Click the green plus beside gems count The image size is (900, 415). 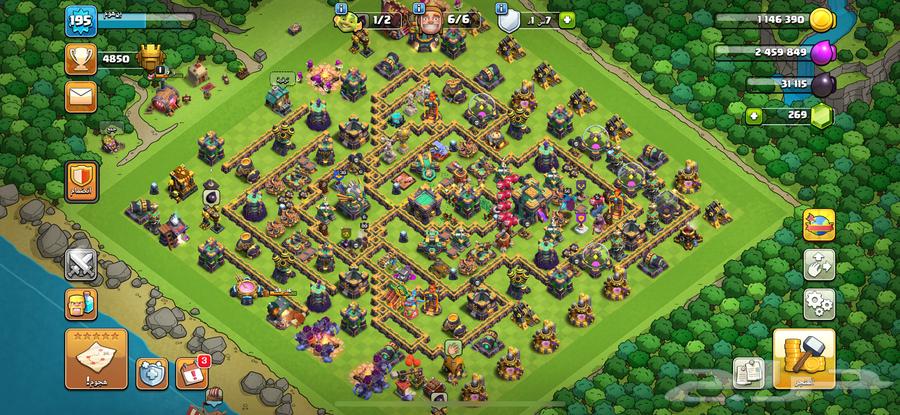point(753,116)
